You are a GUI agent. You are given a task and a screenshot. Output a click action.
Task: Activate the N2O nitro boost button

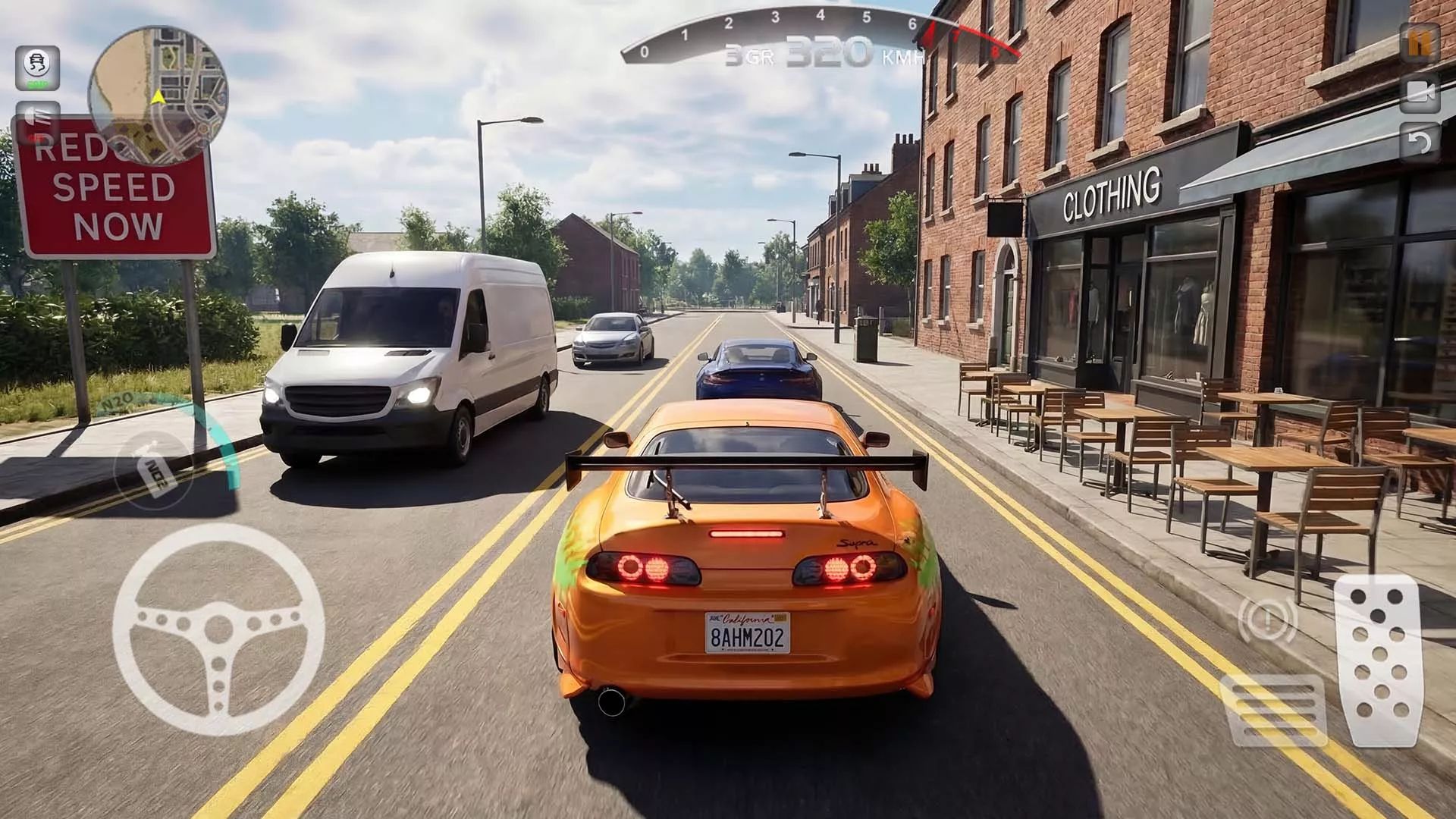click(x=153, y=466)
